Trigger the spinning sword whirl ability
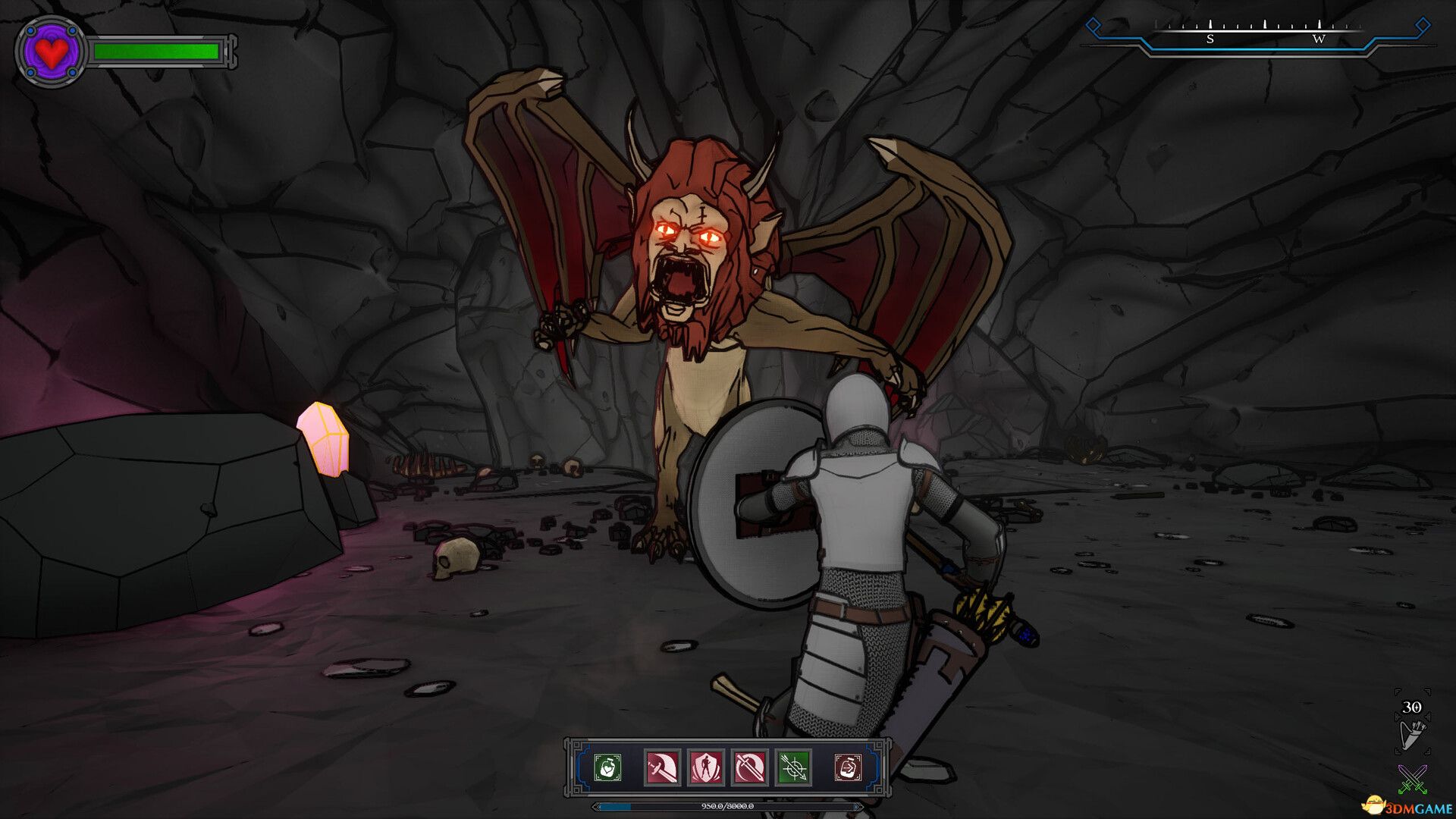 (750, 767)
